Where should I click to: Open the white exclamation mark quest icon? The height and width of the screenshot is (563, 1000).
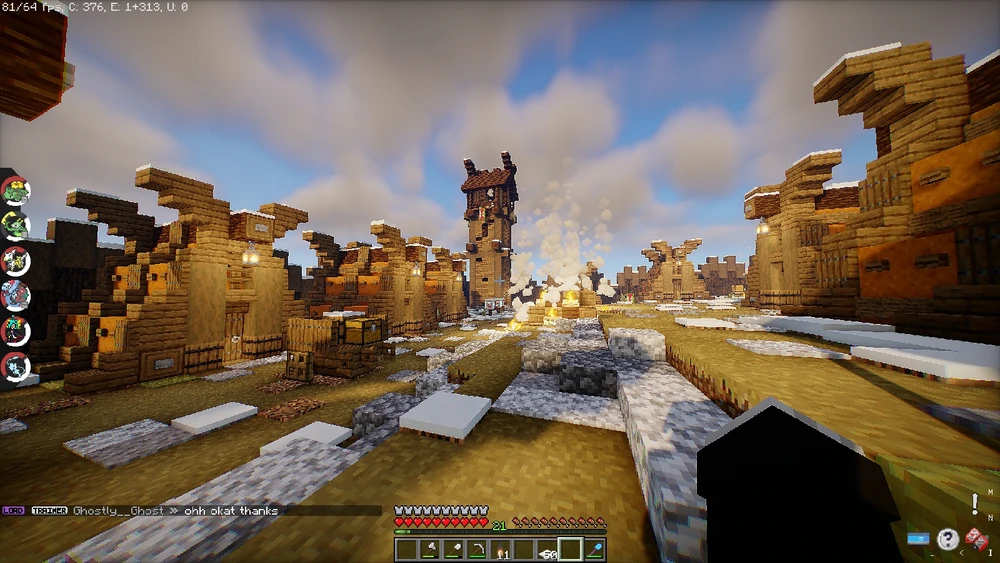tap(975, 505)
